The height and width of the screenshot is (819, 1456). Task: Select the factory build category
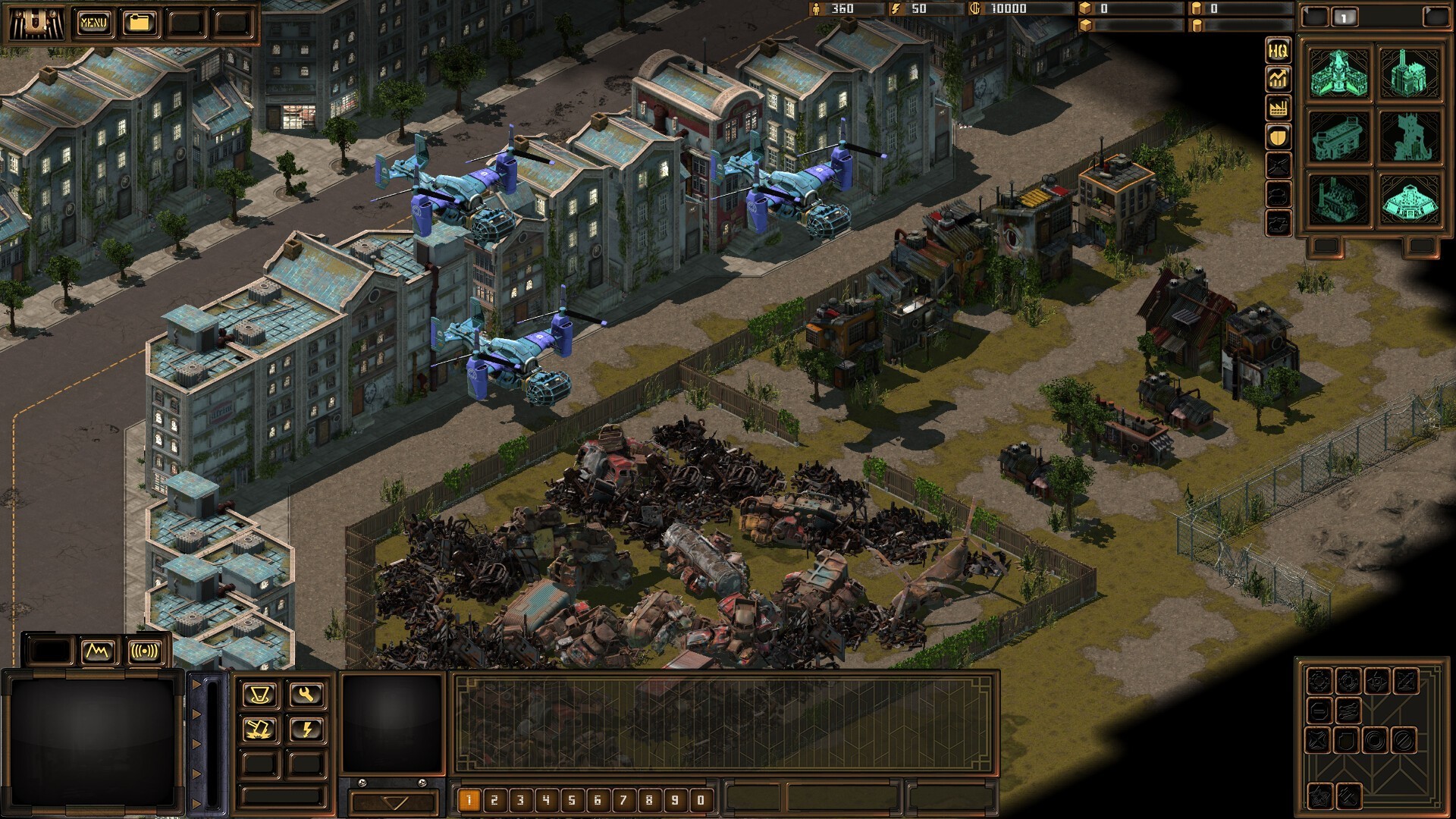(x=1278, y=108)
